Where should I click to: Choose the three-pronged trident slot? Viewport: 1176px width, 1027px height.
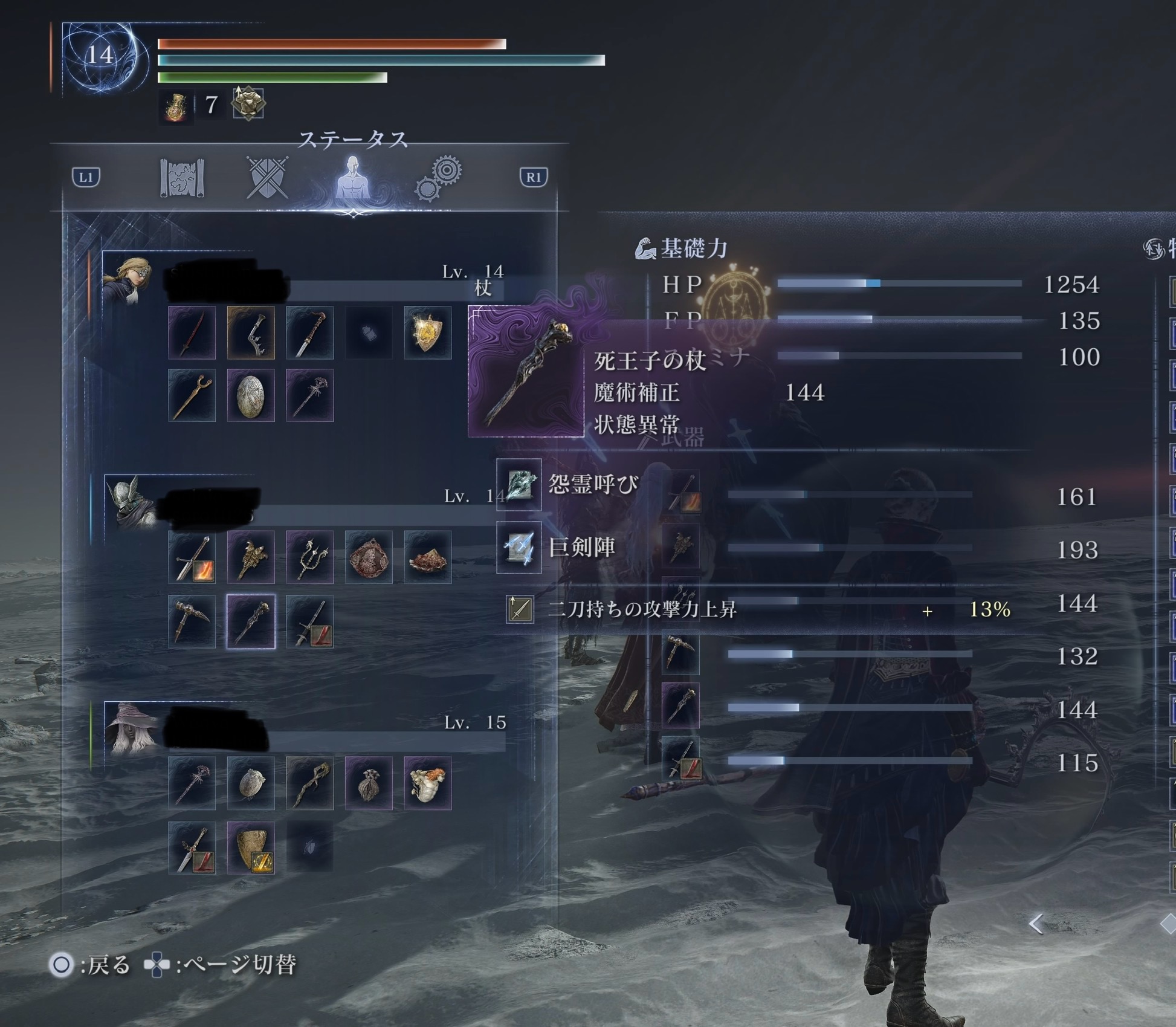309,557
